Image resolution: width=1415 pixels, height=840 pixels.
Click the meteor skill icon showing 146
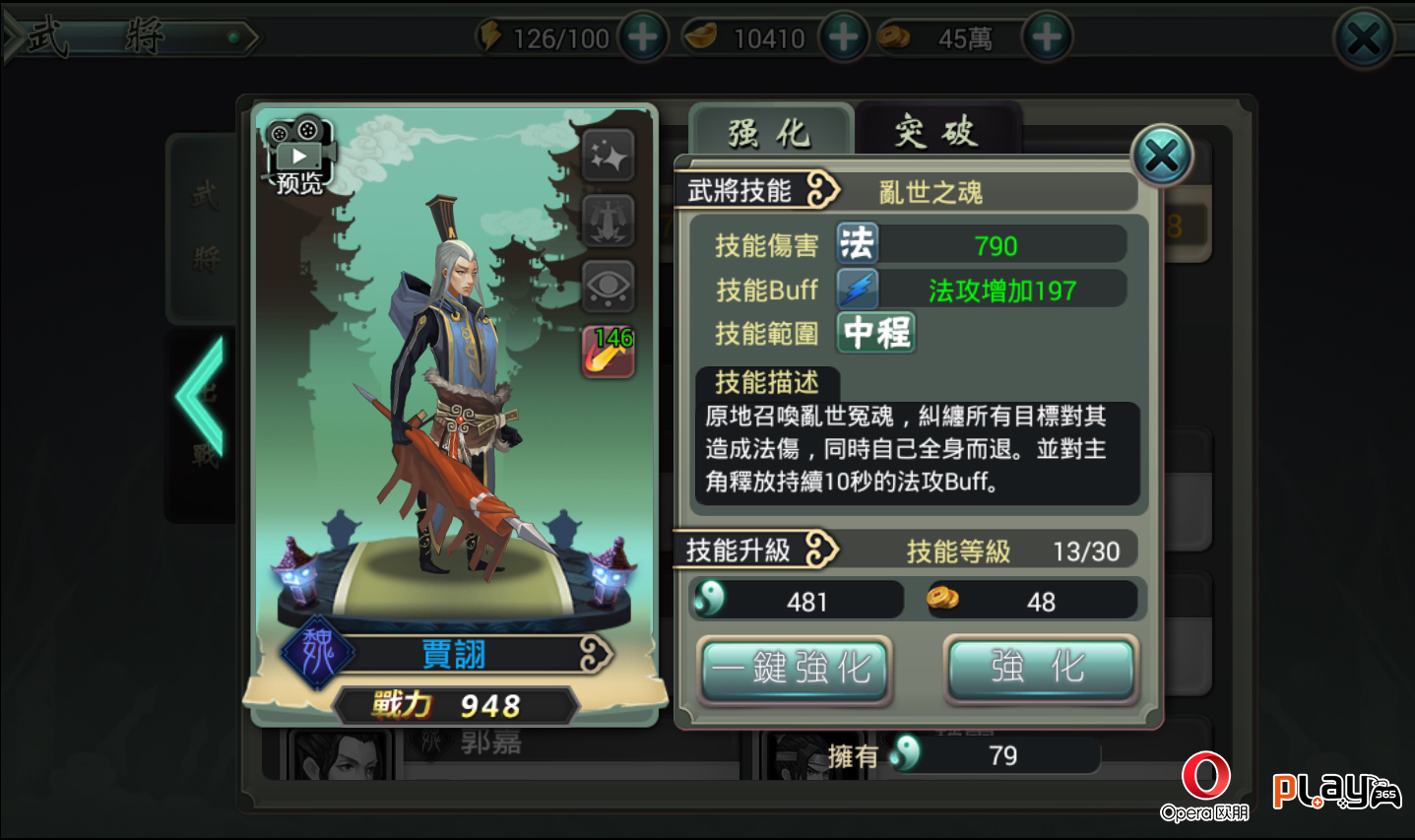pyautogui.click(x=606, y=351)
